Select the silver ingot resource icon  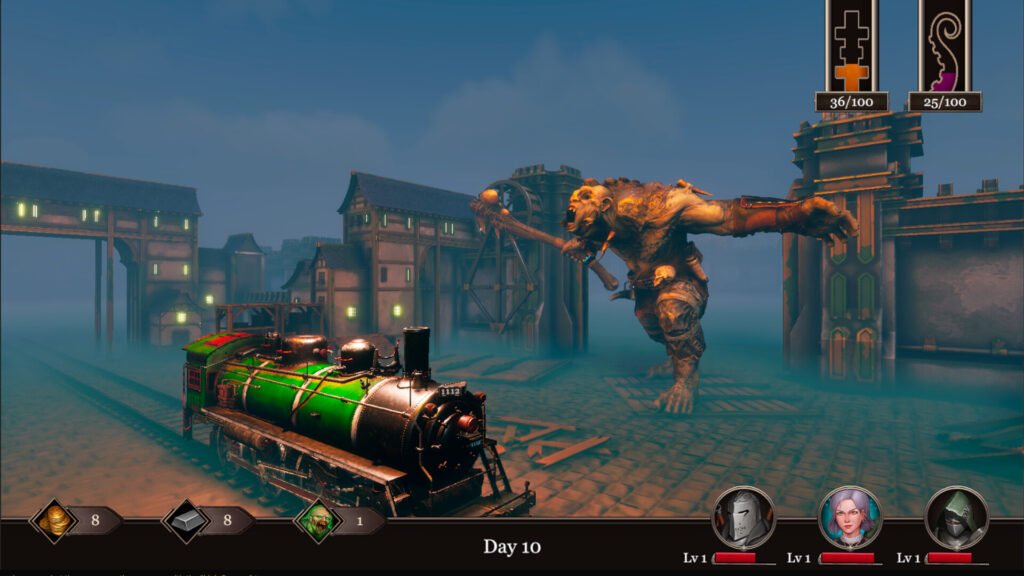pos(186,521)
